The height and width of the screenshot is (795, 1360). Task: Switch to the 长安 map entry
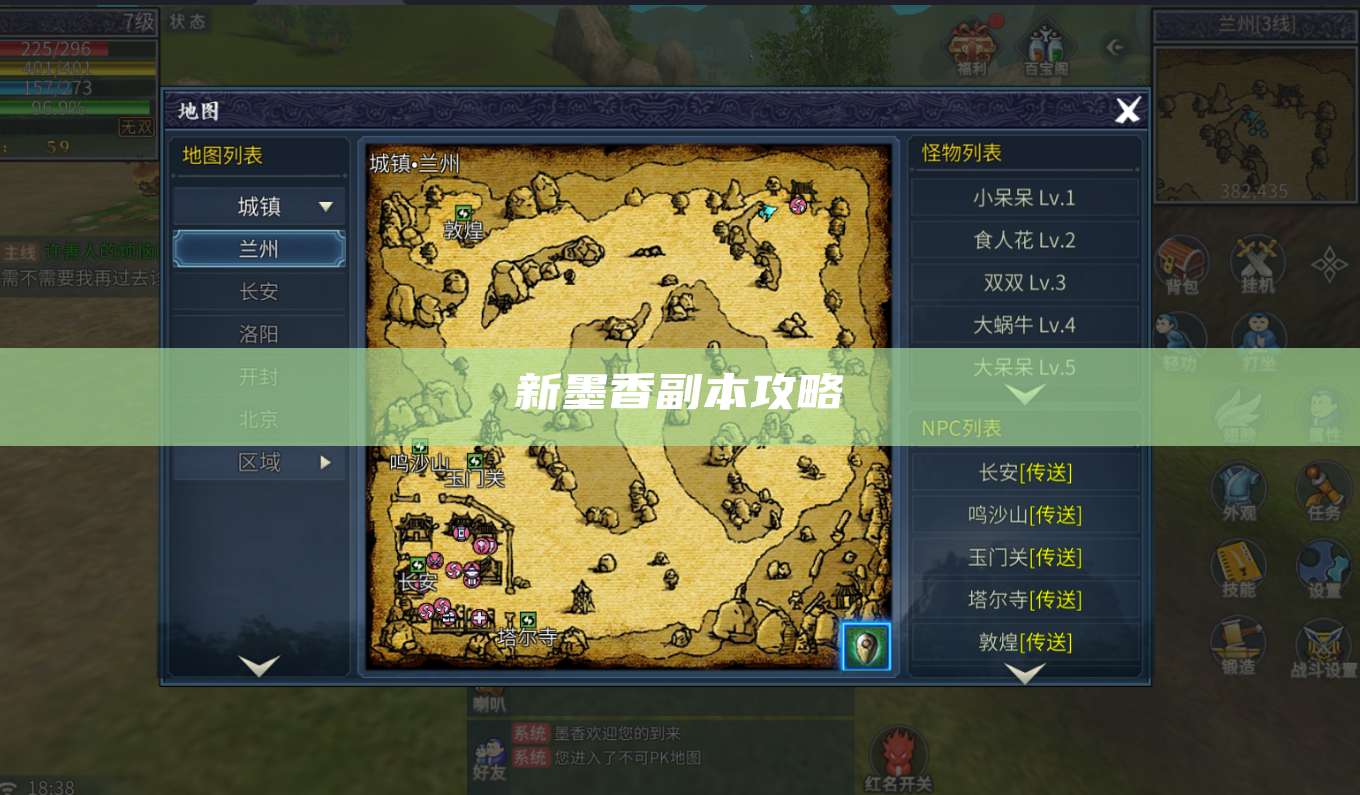pos(258,291)
